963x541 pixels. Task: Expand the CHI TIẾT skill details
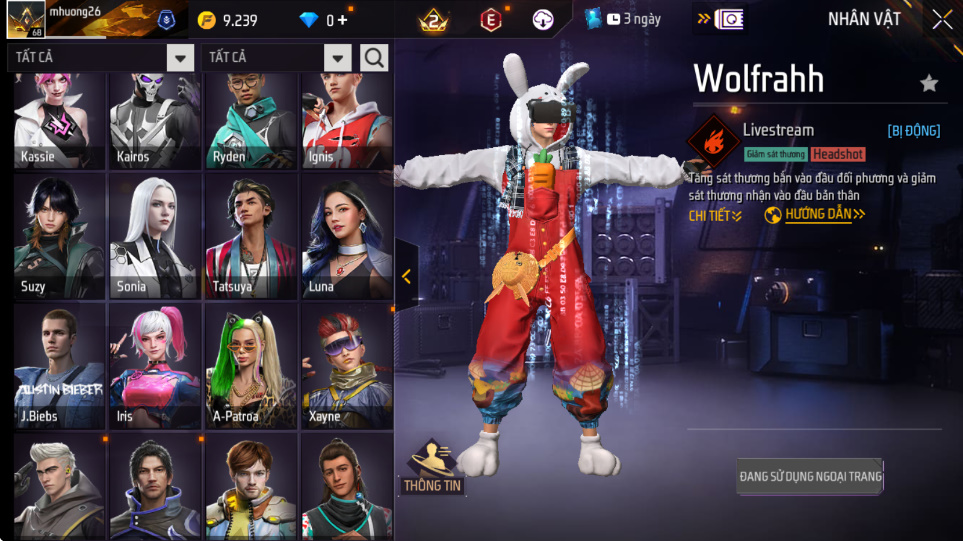pos(715,215)
